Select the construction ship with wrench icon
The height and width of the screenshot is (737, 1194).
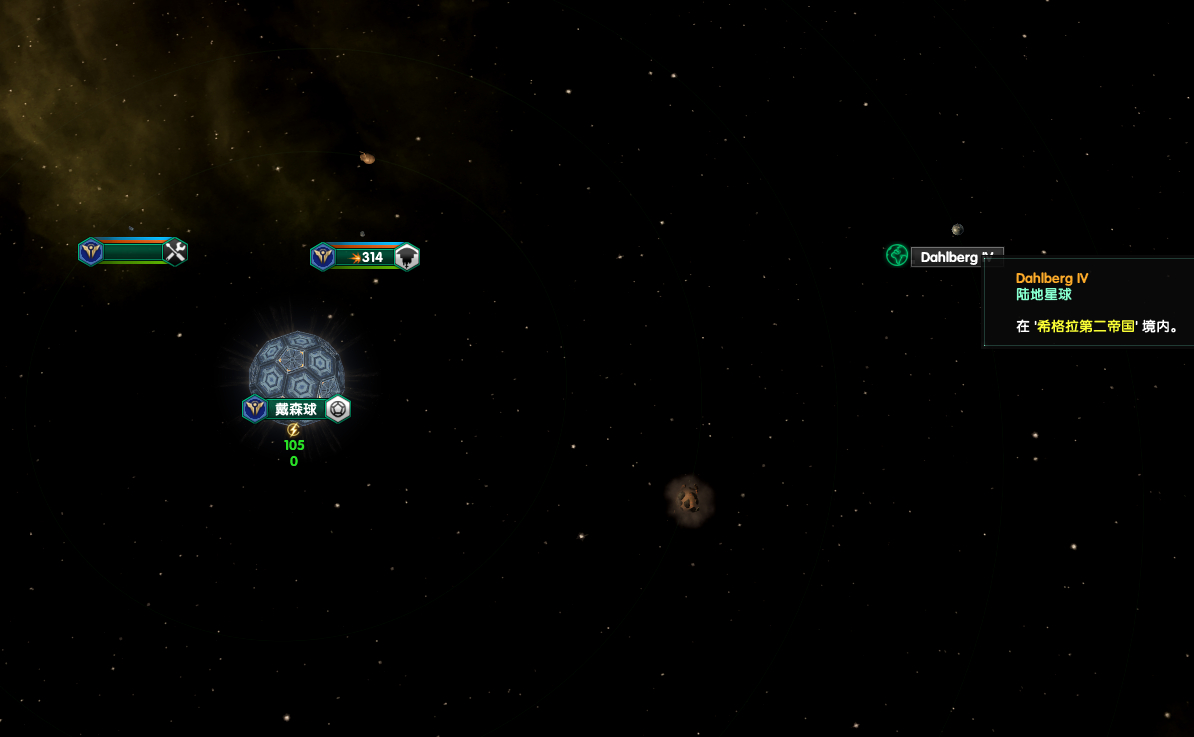click(133, 252)
